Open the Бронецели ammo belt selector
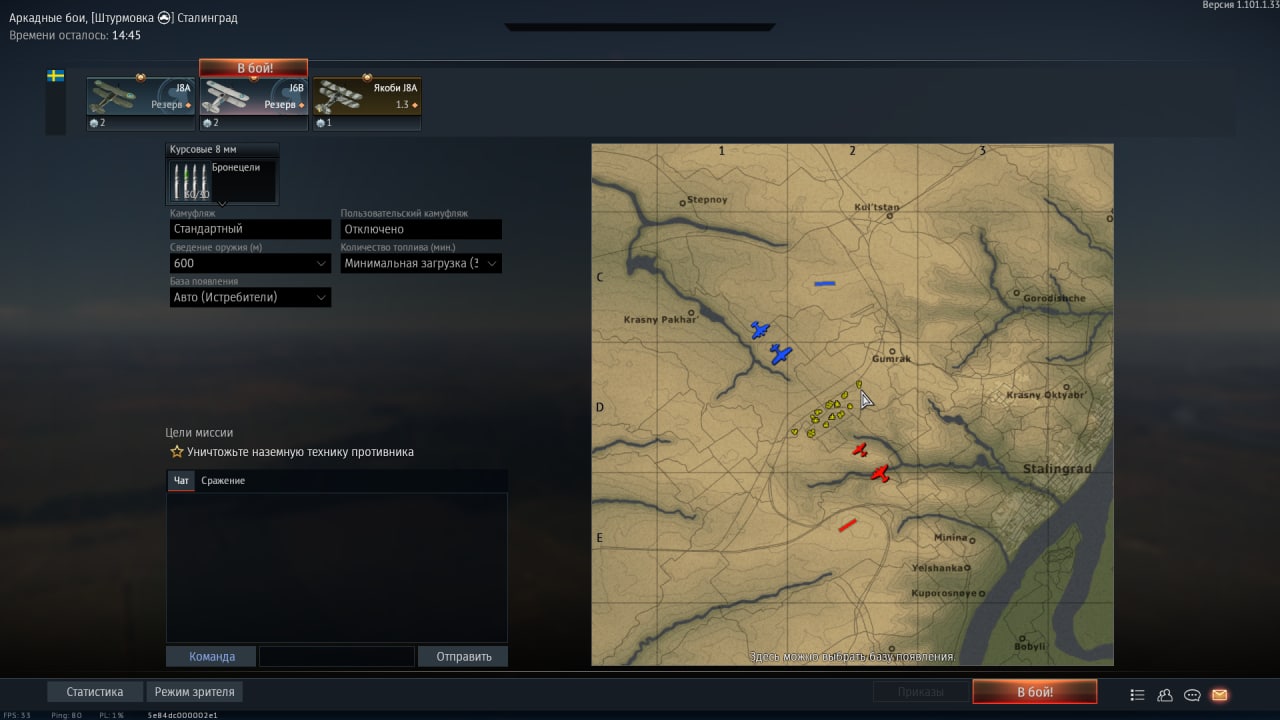 [x=222, y=181]
